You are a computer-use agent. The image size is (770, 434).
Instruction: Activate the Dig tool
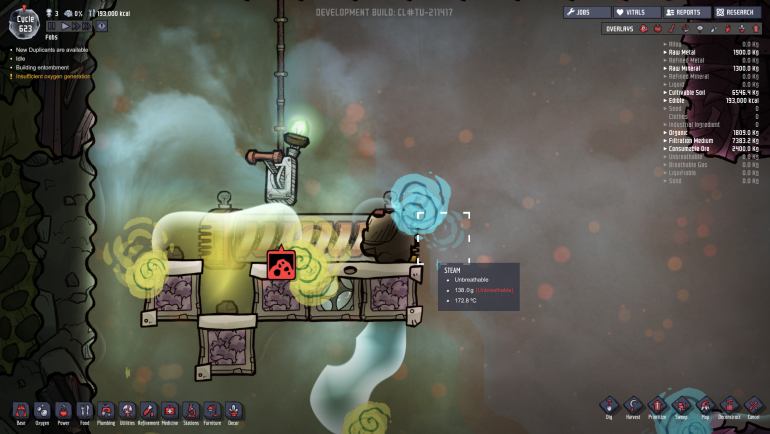610,406
